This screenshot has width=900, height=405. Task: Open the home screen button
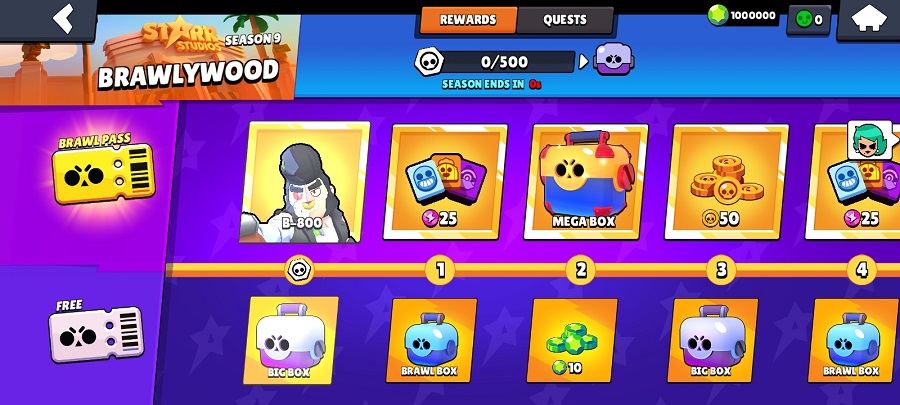pos(868,18)
